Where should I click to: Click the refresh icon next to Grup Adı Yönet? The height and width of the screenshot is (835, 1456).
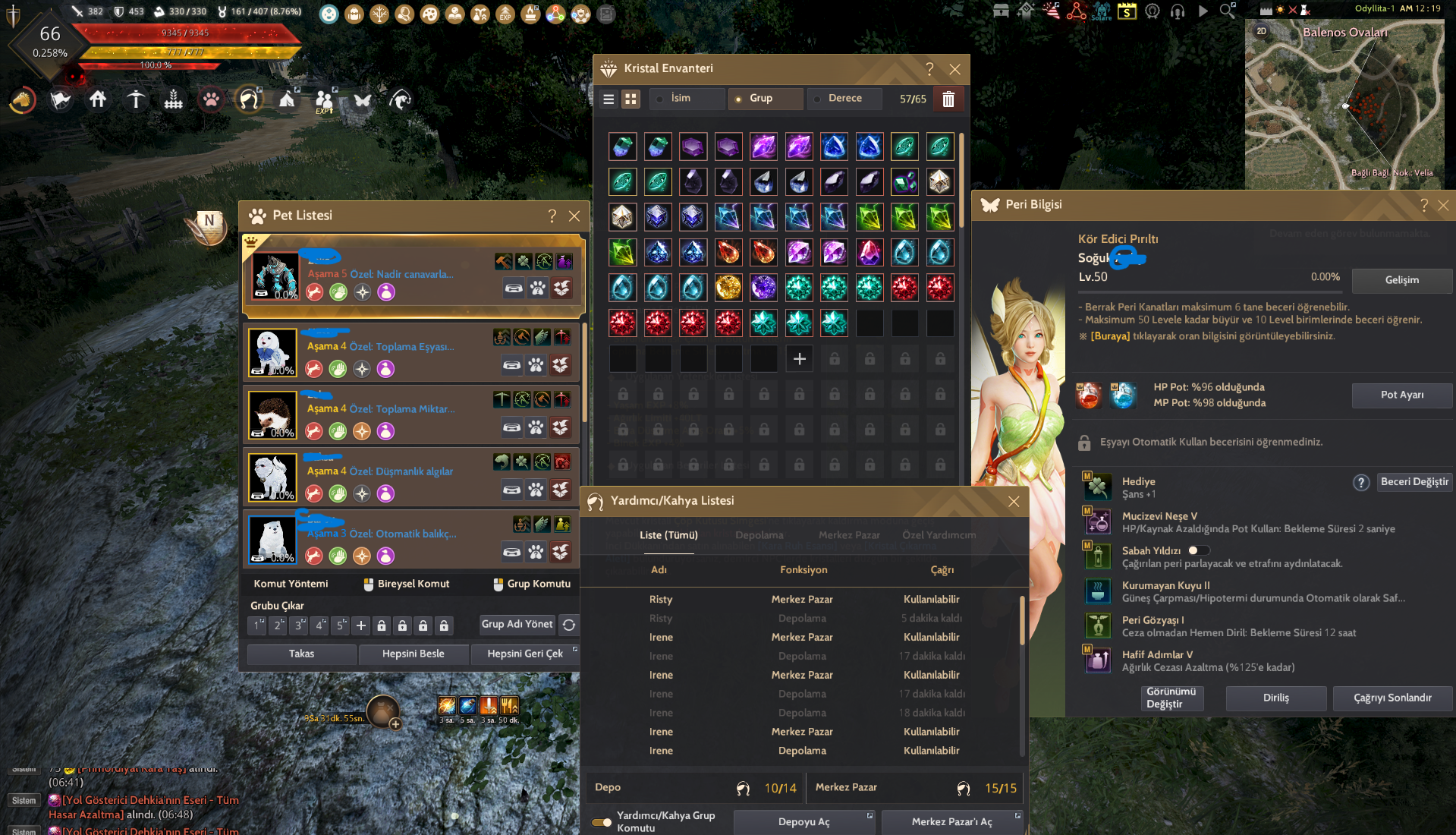(x=569, y=624)
